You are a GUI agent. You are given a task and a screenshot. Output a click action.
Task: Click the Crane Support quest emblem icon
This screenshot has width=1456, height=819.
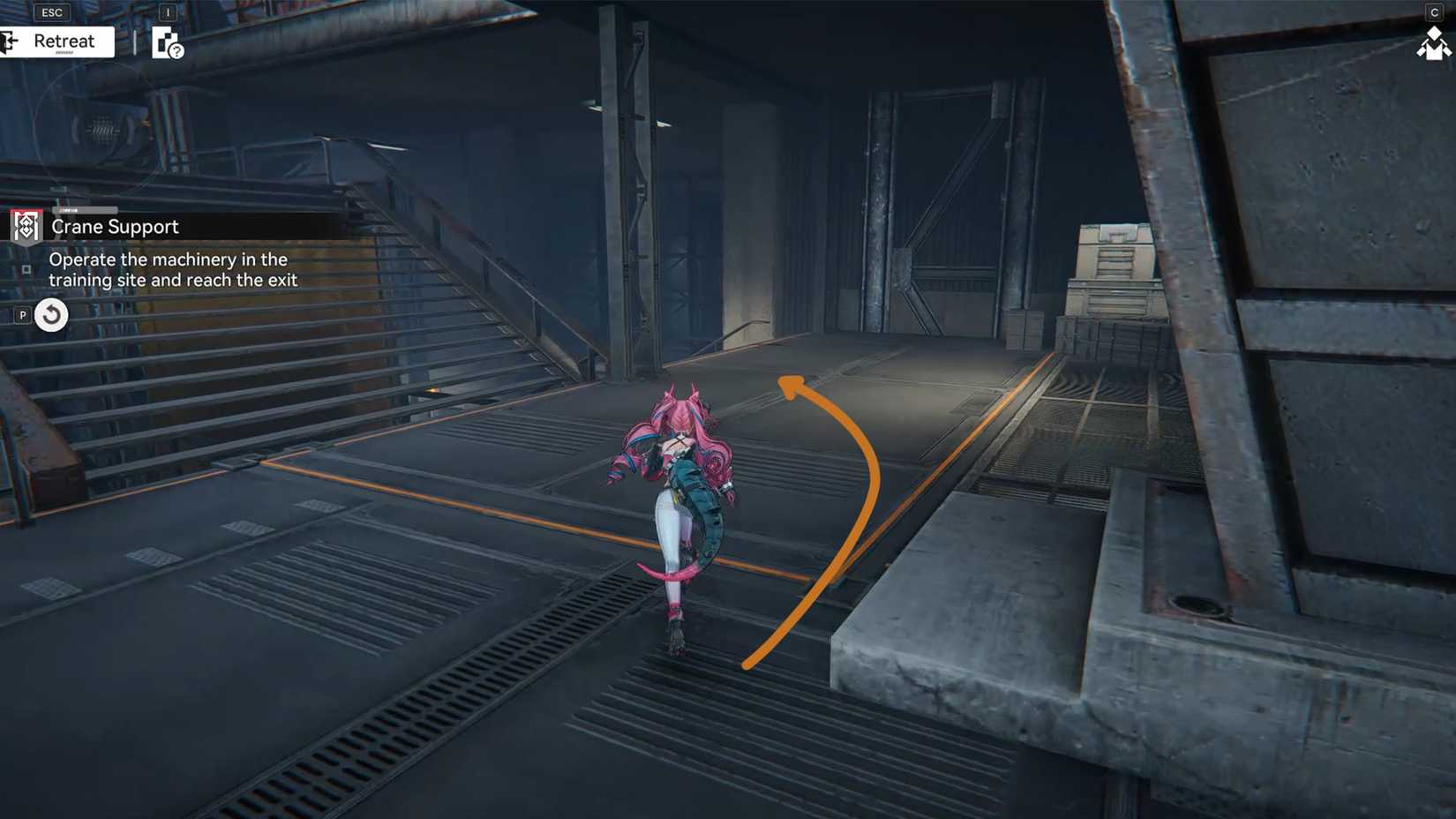(x=26, y=227)
